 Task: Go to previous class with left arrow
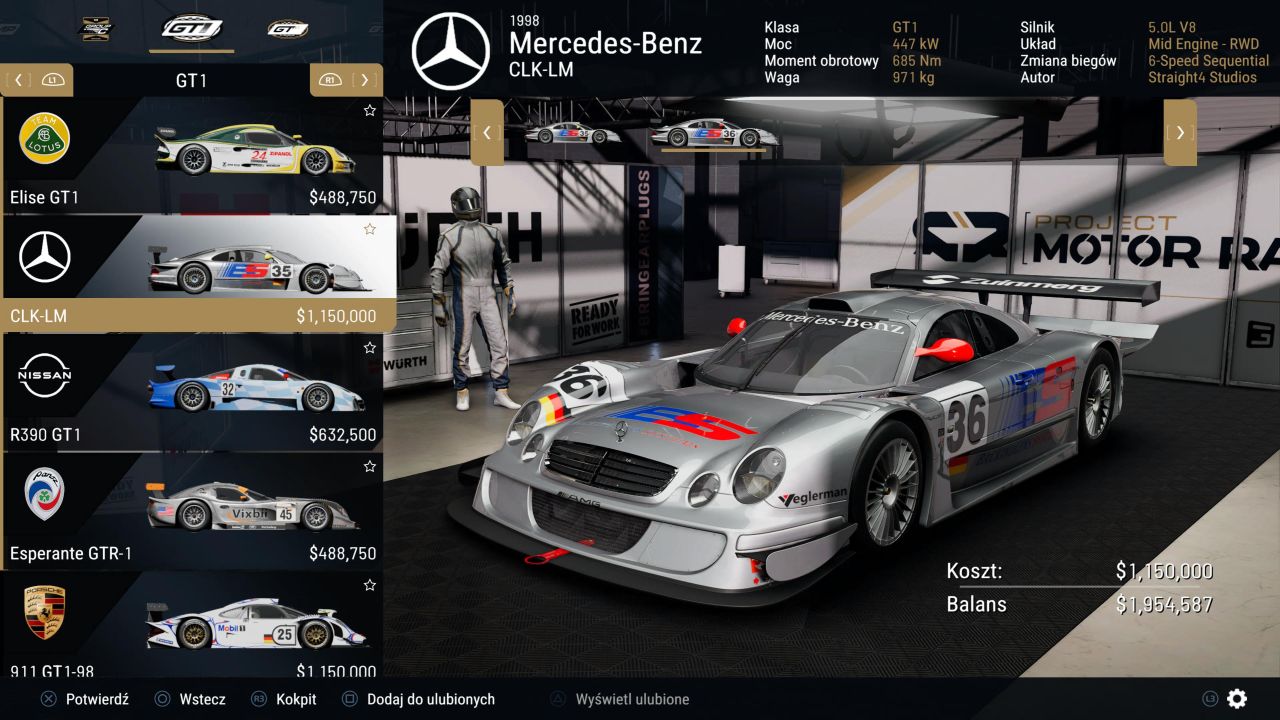(x=20, y=80)
